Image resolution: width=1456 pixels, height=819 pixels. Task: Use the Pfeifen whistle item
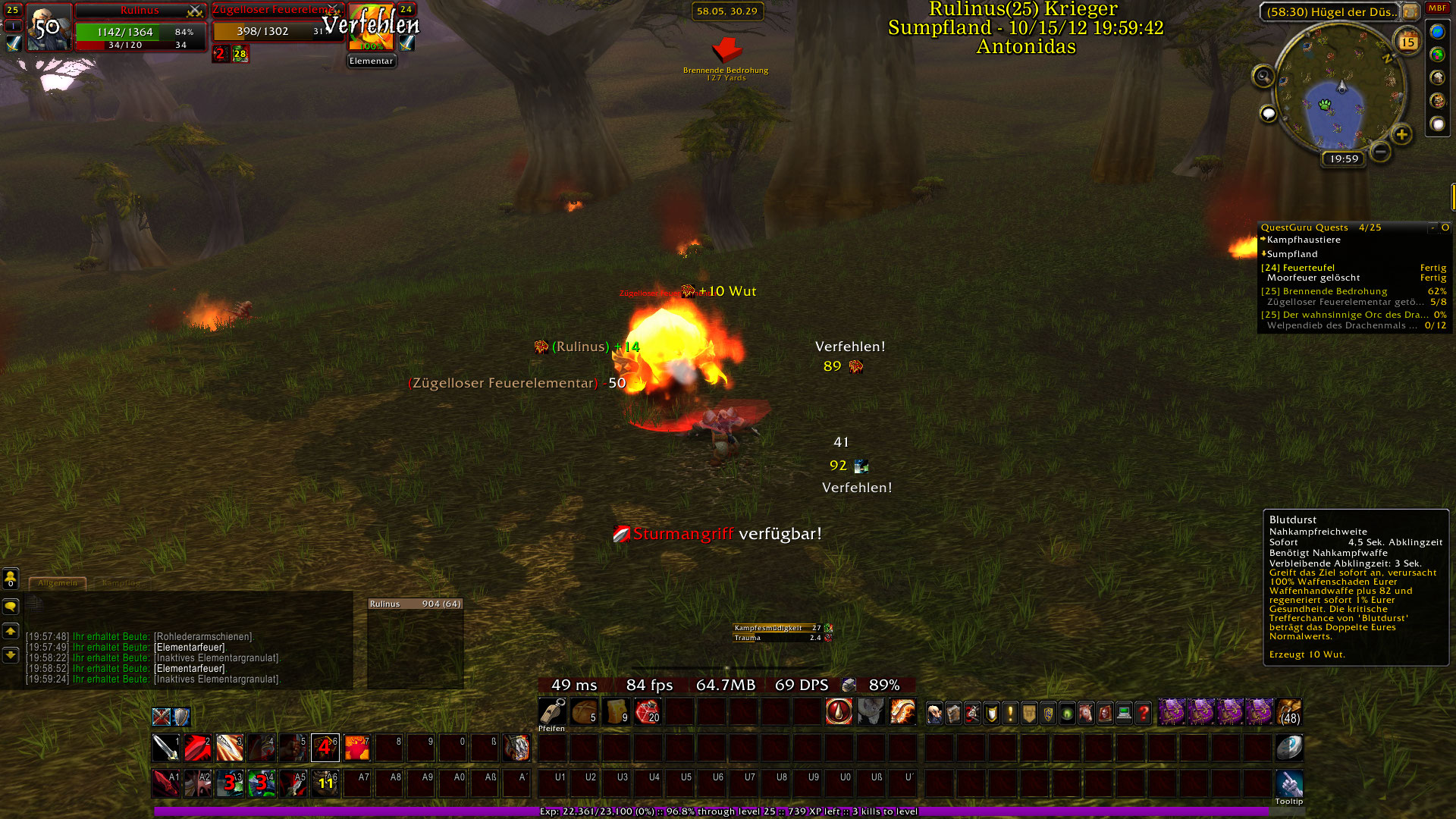point(552,711)
